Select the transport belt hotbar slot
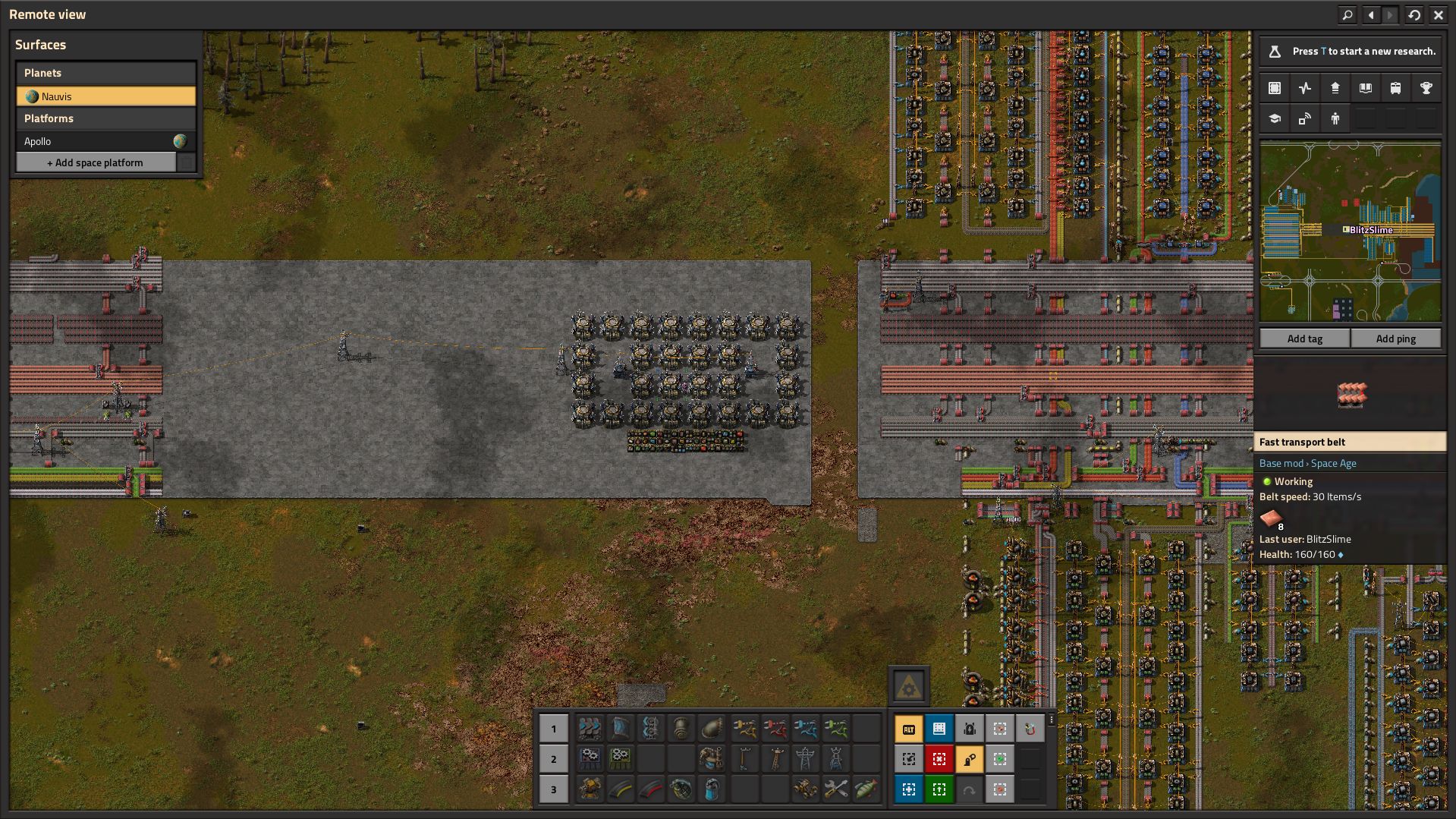This screenshot has width=1456, height=819. [x=590, y=729]
